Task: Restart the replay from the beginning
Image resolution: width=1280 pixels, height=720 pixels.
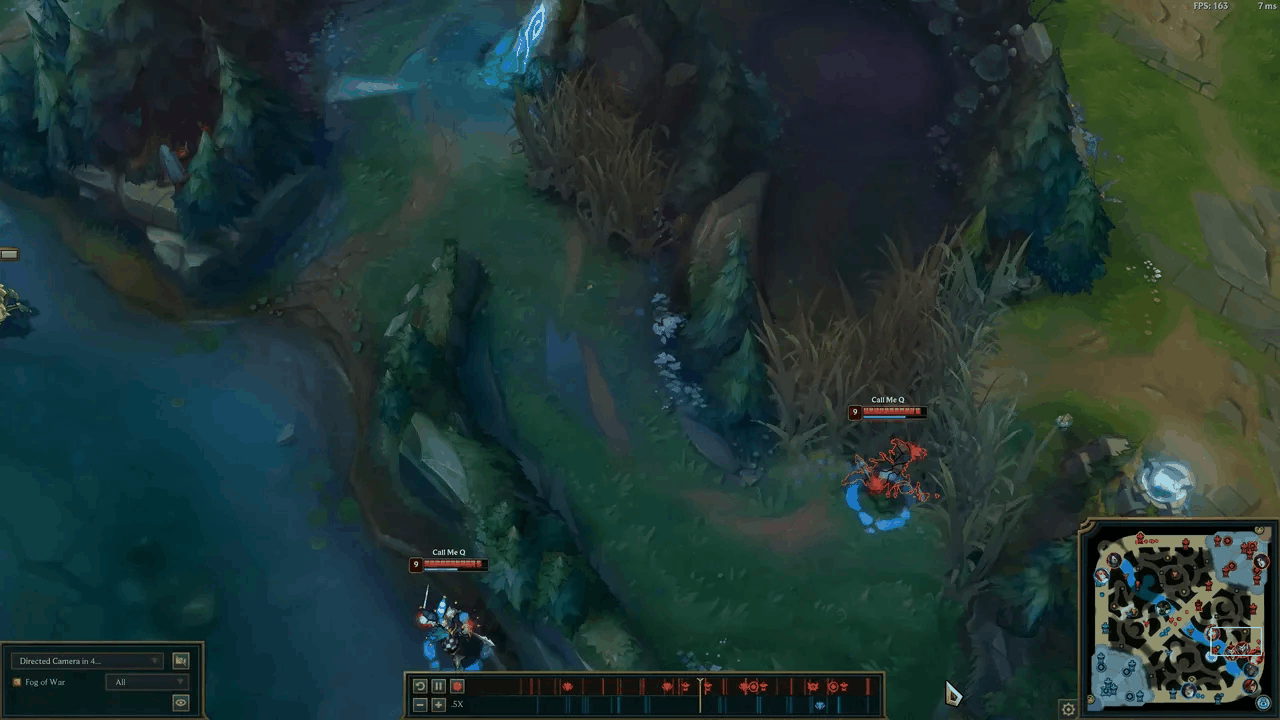Action: click(419, 686)
